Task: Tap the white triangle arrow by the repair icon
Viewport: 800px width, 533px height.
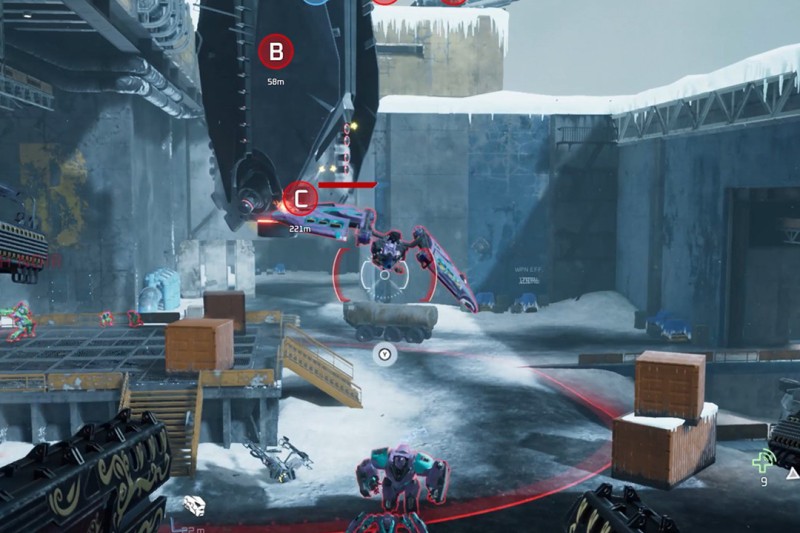Action: (792, 472)
